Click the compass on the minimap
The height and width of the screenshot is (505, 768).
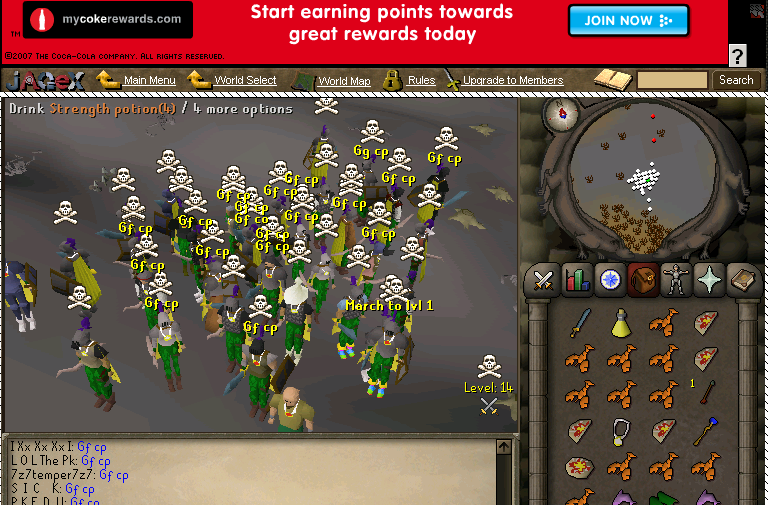[562, 114]
